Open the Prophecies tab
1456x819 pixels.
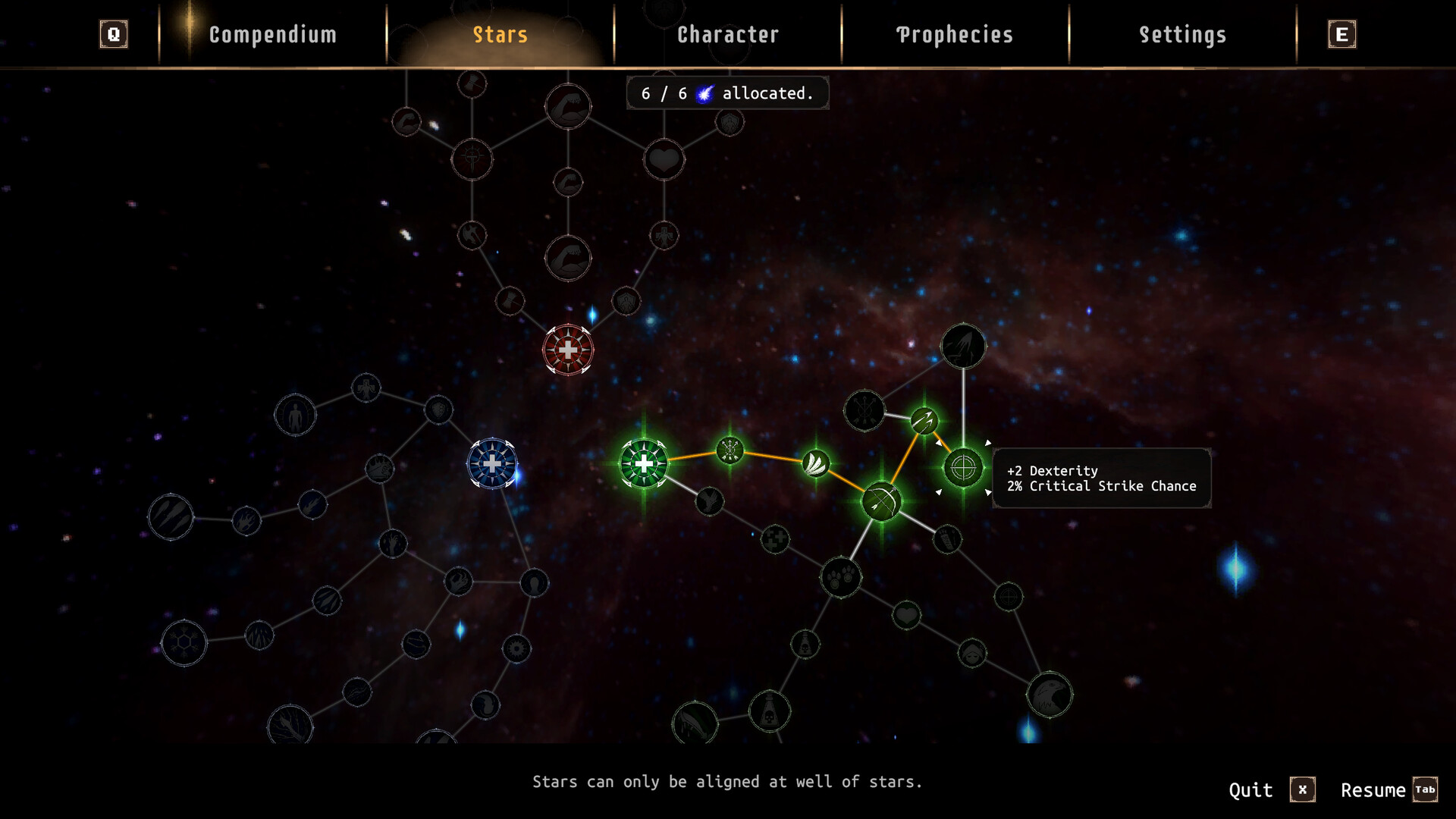click(x=954, y=34)
